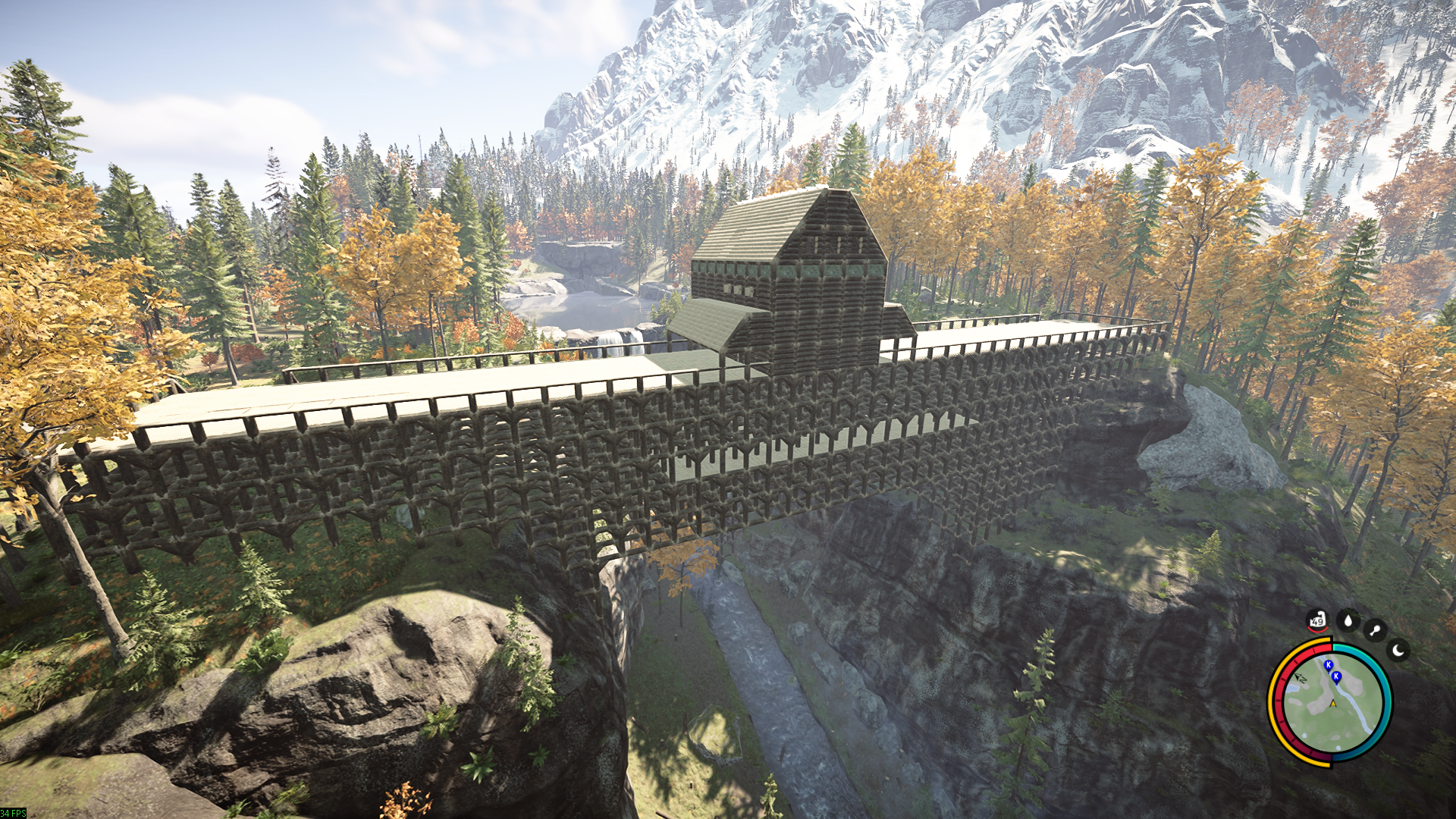1456x819 pixels.
Task: Select the drumstick hunger icon
Action: coord(1374,630)
